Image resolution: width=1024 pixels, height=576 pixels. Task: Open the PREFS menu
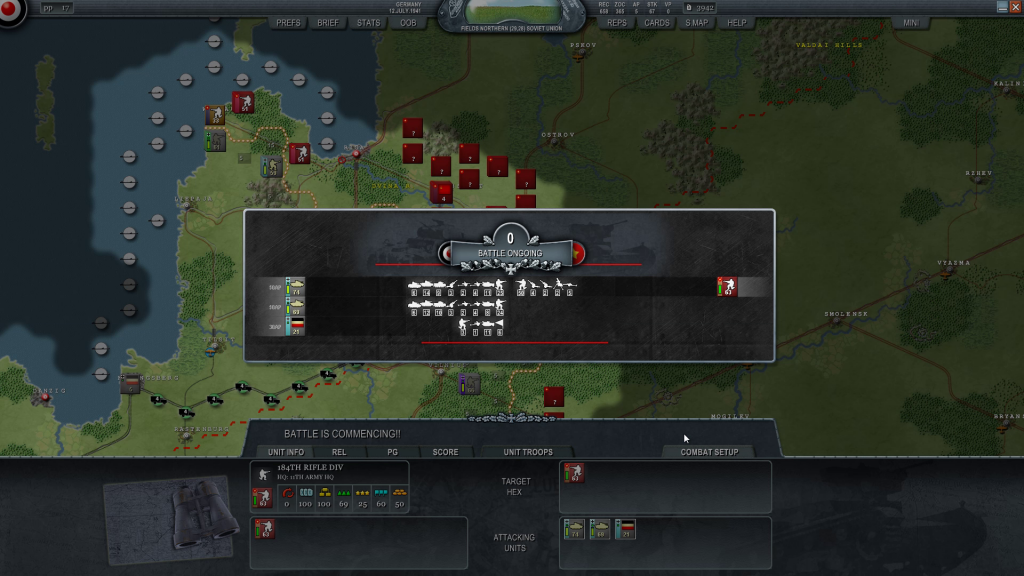coord(288,22)
